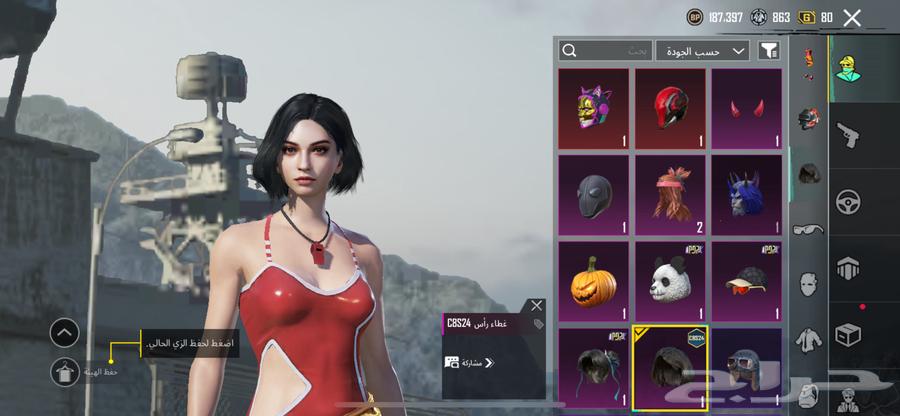Select the red motorcycle helmet item

coord(670,108)
